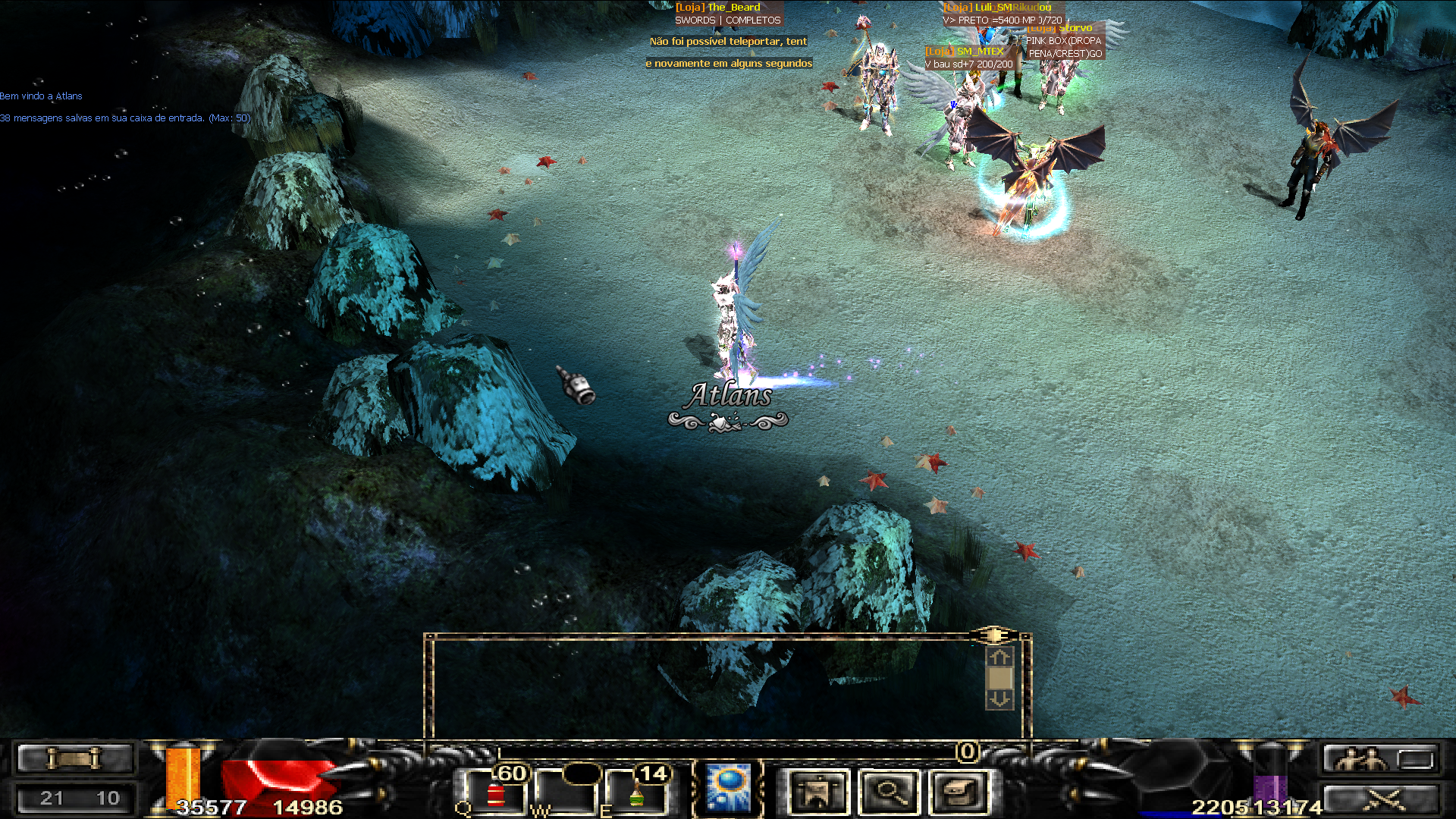Open the character info helmet button
The height and width of the screenshot is (819, 1456).
pos(817,792)
